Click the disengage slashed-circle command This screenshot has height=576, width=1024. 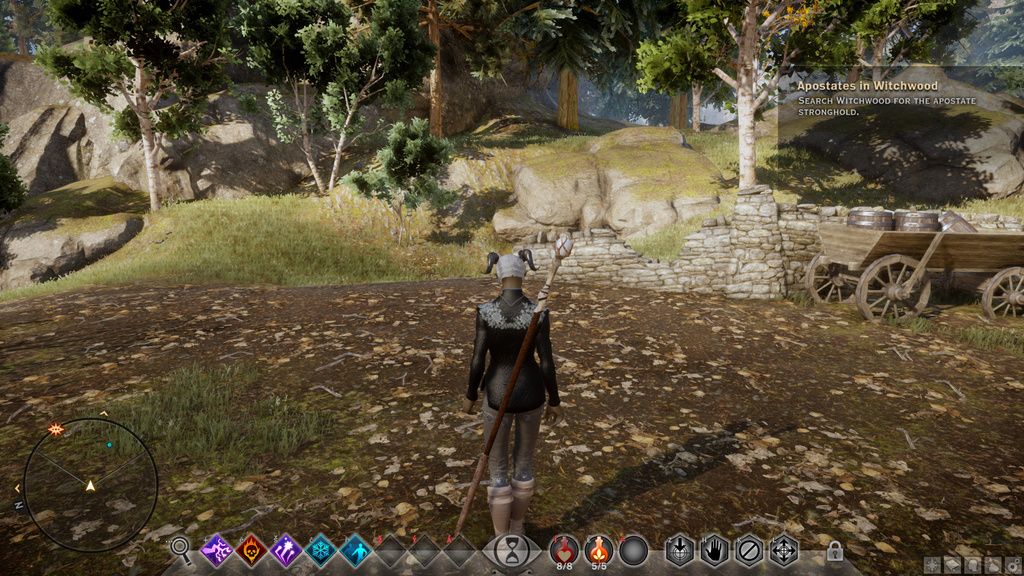[x=748, y=550]
